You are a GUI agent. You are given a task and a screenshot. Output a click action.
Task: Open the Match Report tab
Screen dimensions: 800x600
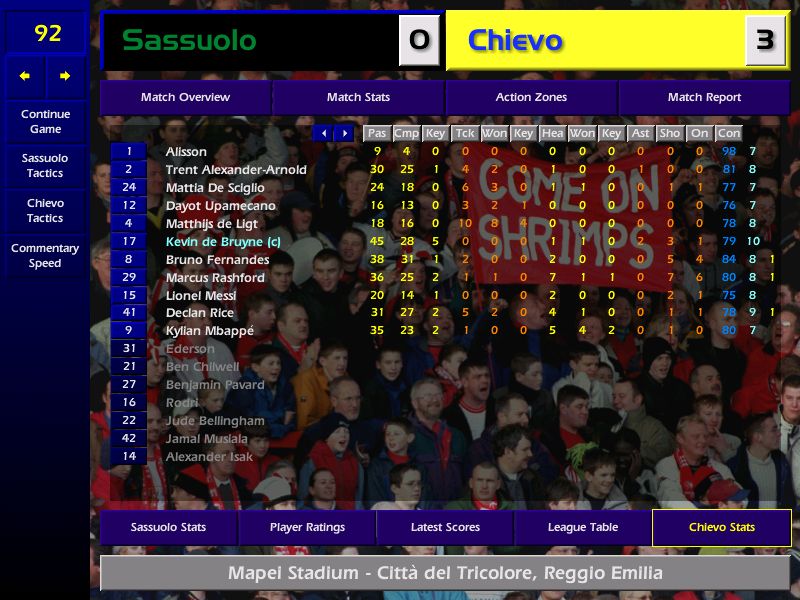point(704,97)
